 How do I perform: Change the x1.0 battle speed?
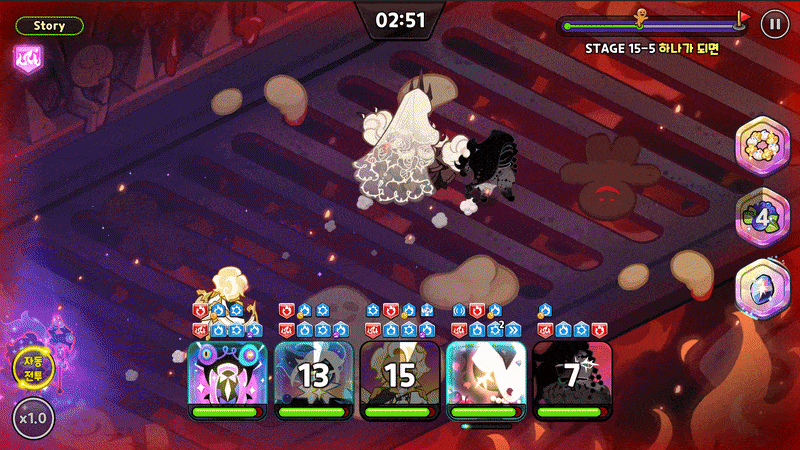point(33,419)
